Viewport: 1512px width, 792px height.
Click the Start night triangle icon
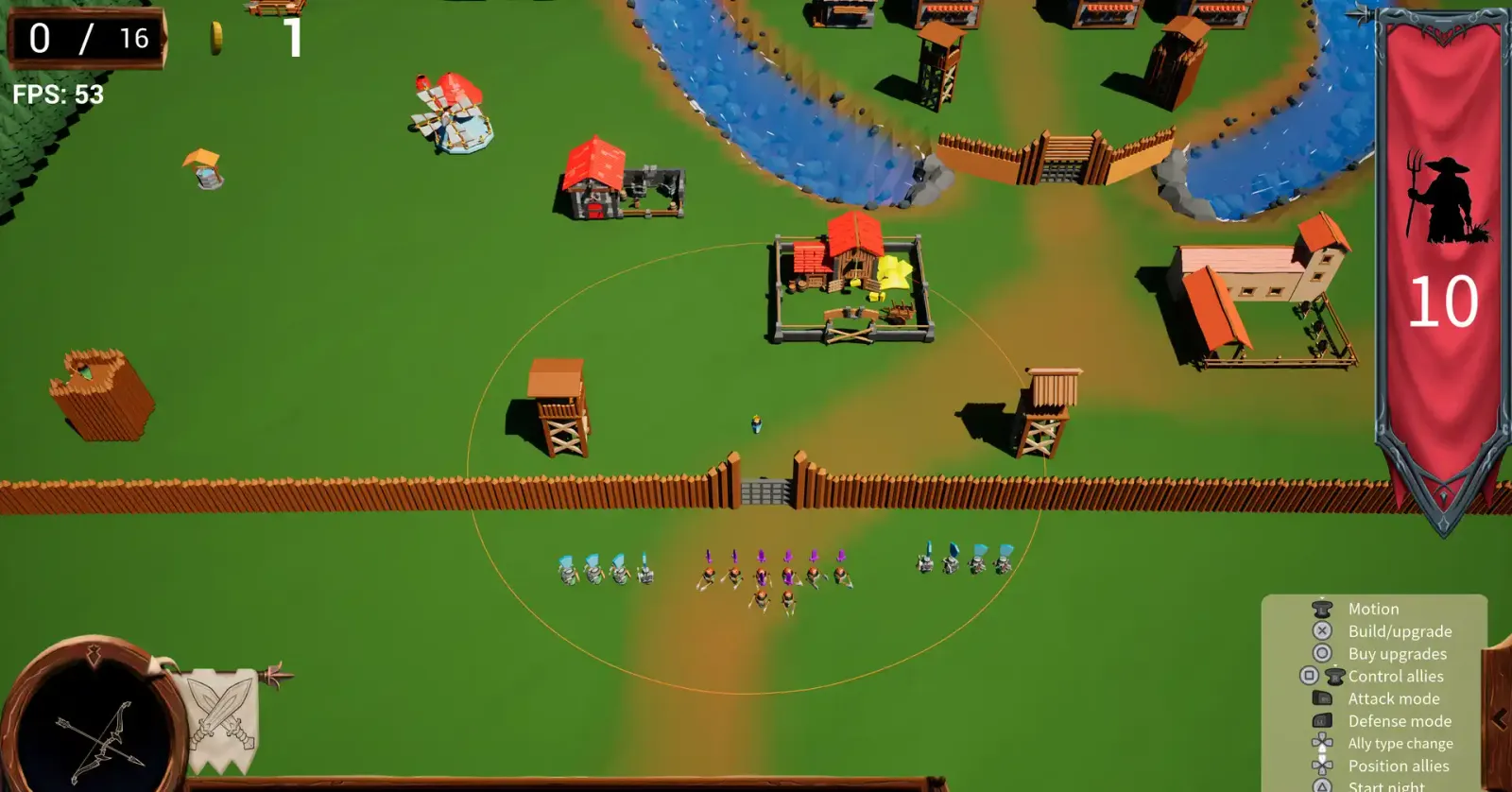(1320, 785)
